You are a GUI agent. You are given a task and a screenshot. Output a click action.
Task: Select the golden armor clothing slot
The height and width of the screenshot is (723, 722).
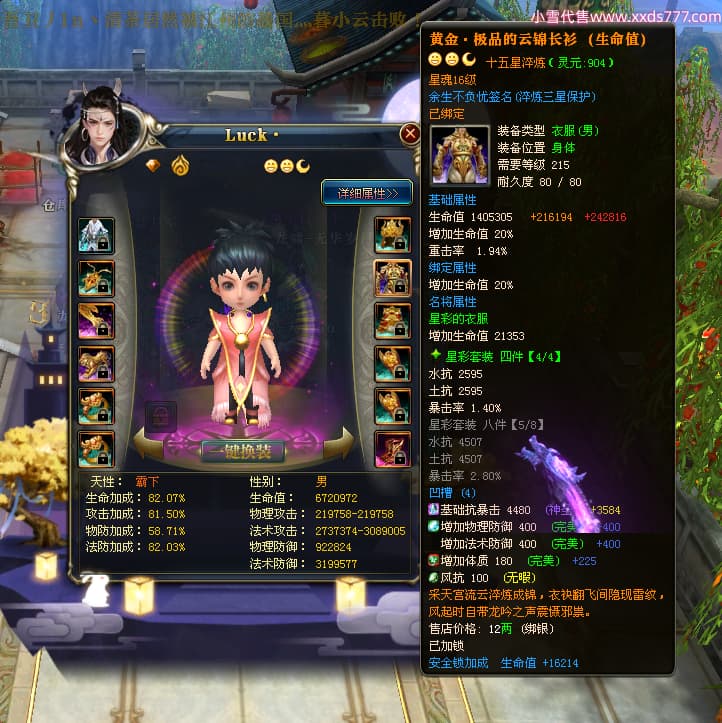[392, 278]
